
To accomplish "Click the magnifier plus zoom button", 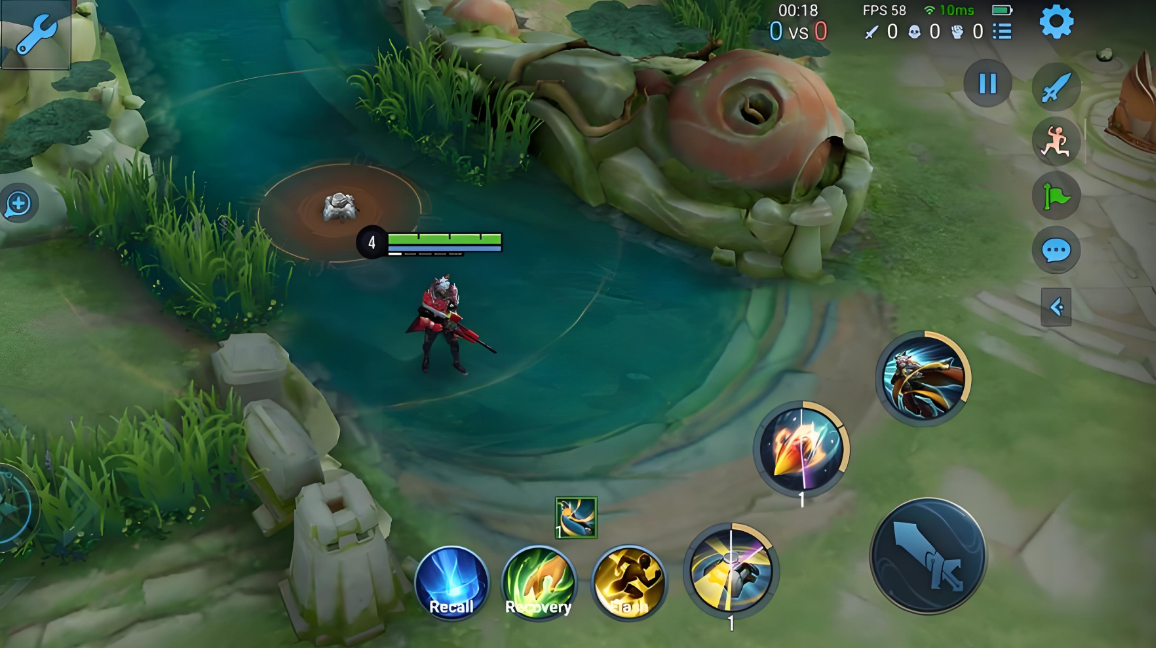I will coord(18,205).
